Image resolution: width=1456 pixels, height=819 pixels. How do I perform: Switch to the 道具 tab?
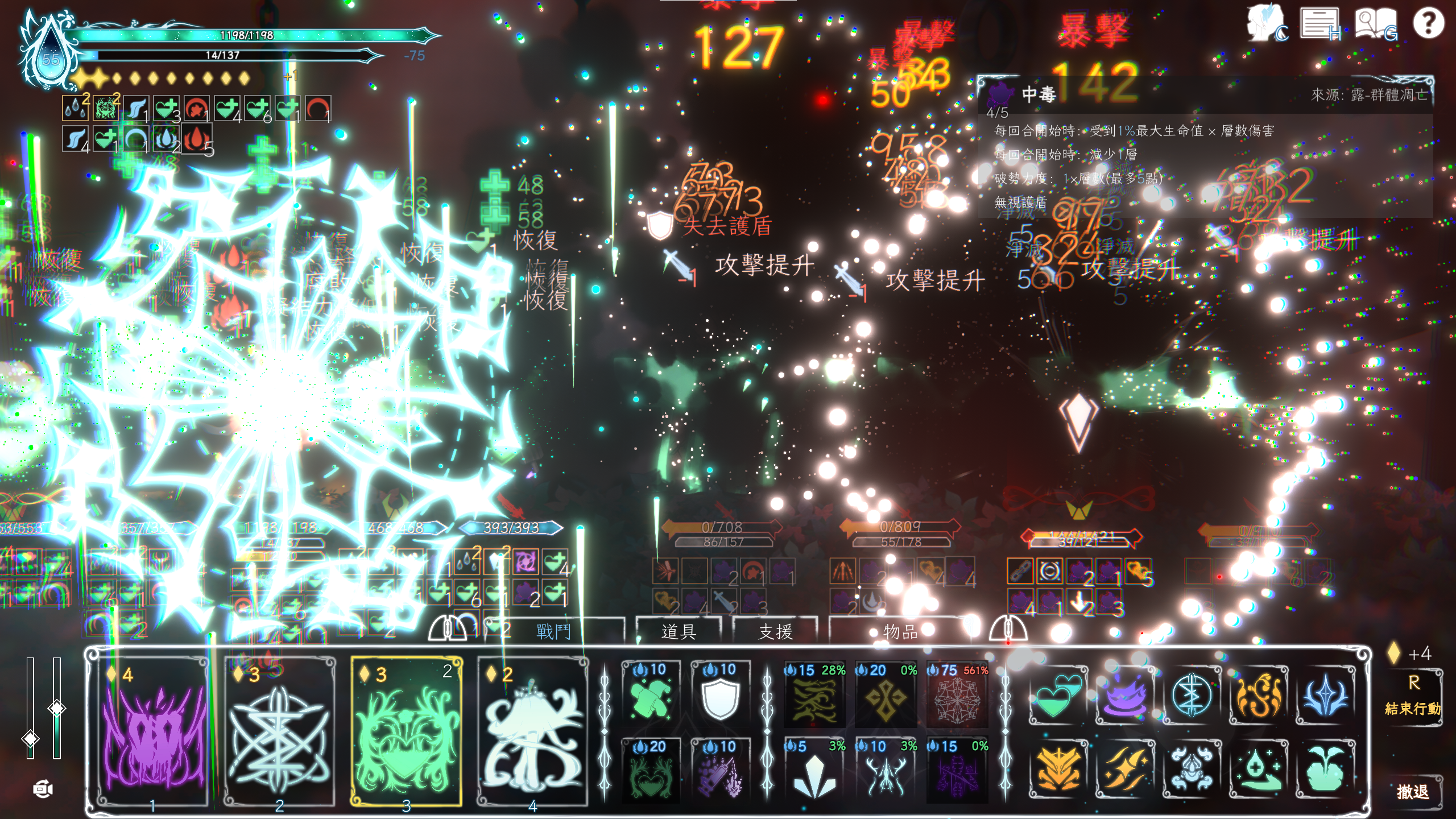click(x=678, y=631)
